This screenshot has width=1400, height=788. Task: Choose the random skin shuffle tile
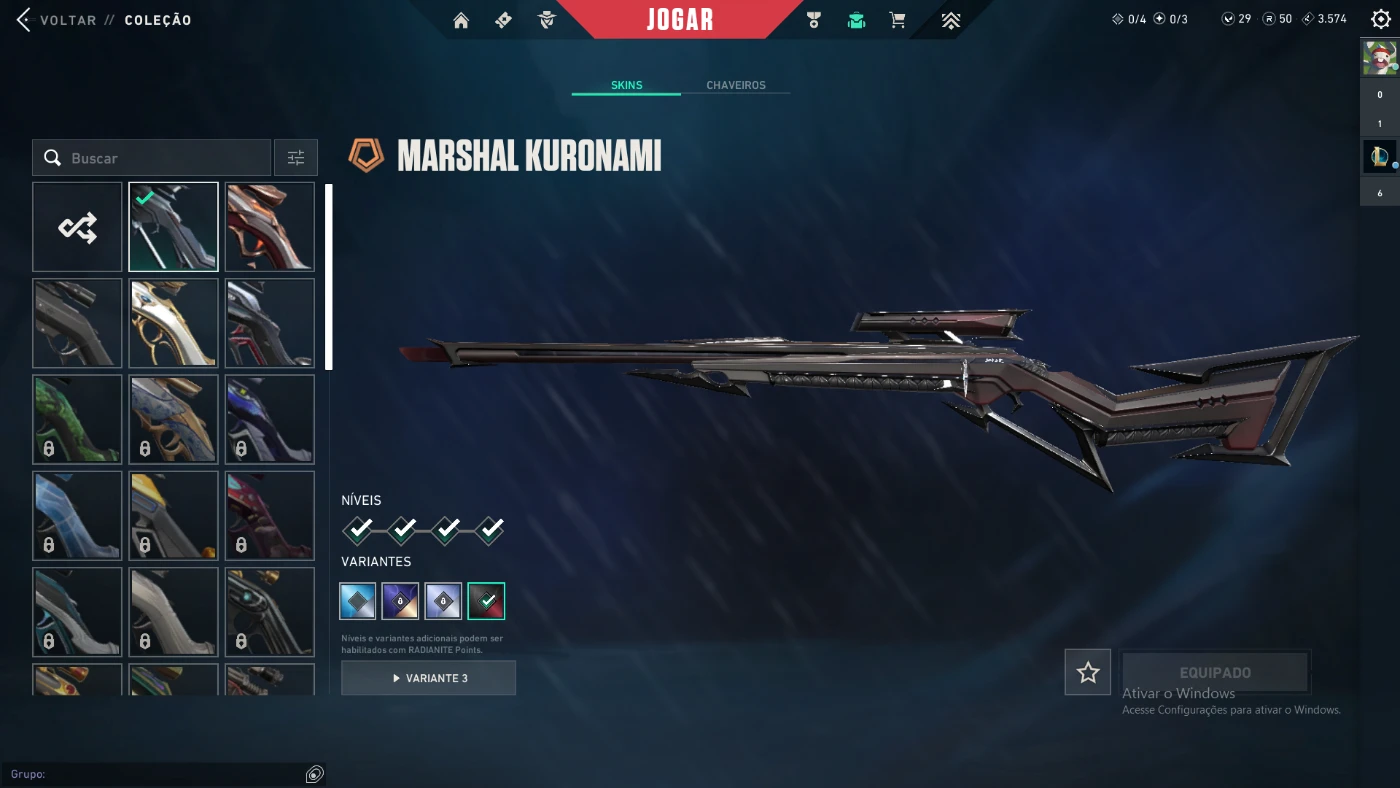pos(77,227)
